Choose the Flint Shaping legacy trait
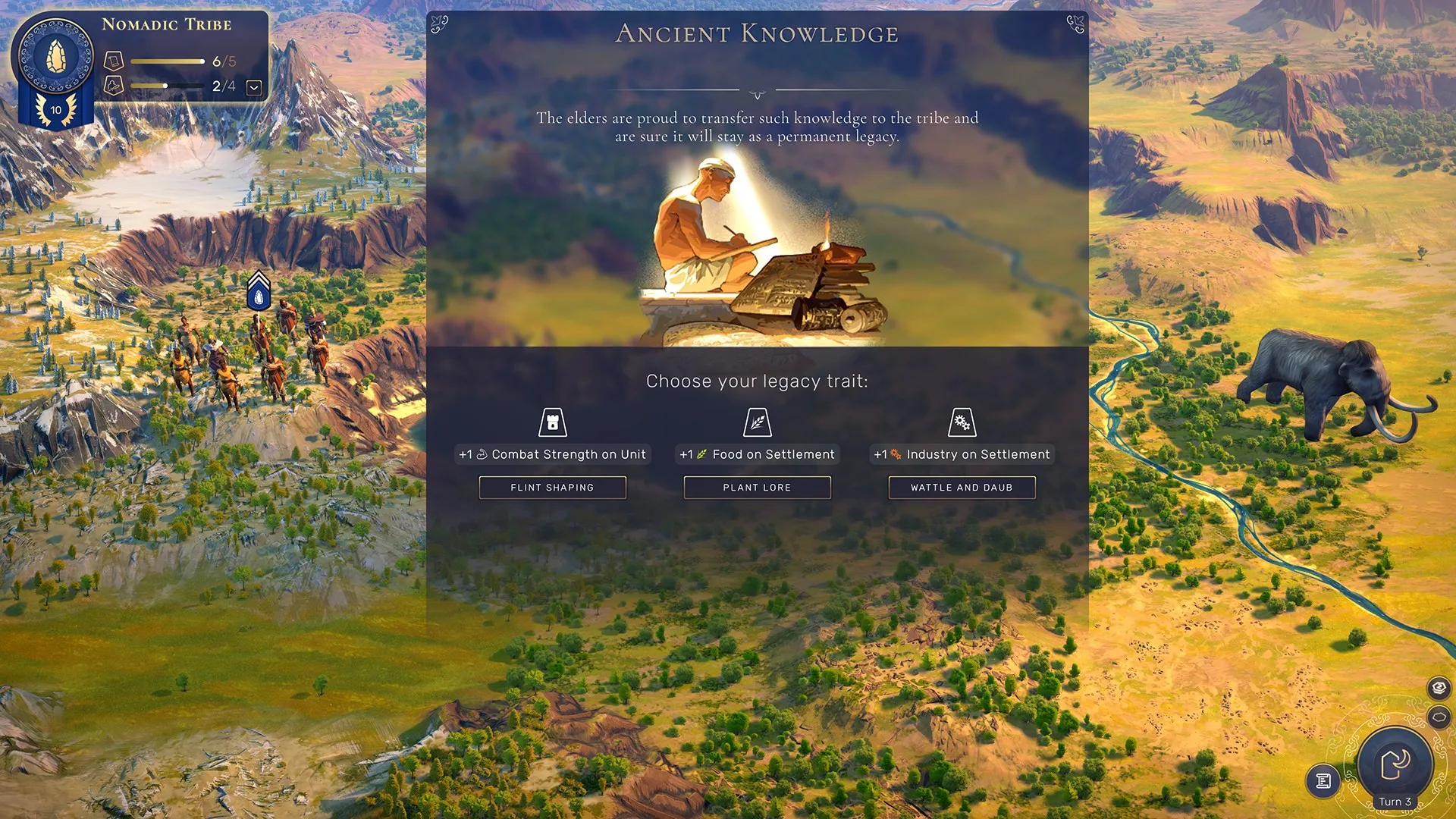 (x=553, y=487)
